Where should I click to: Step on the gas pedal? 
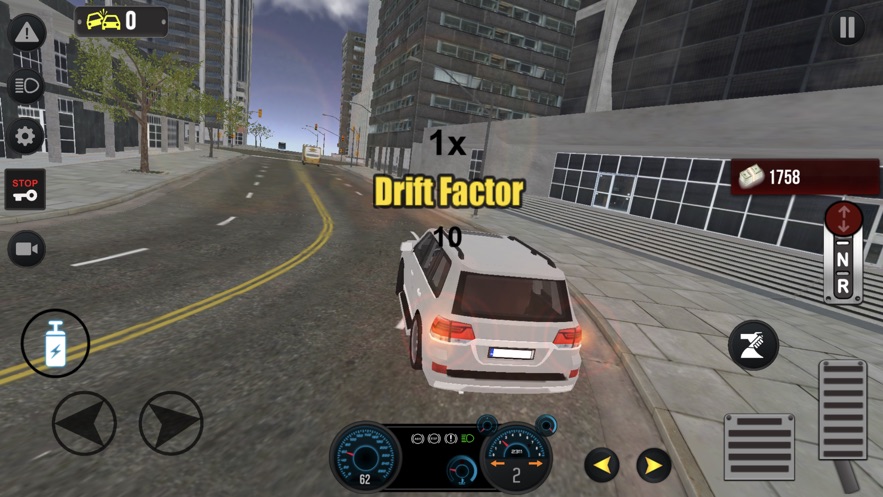click(x=842, y=410)
